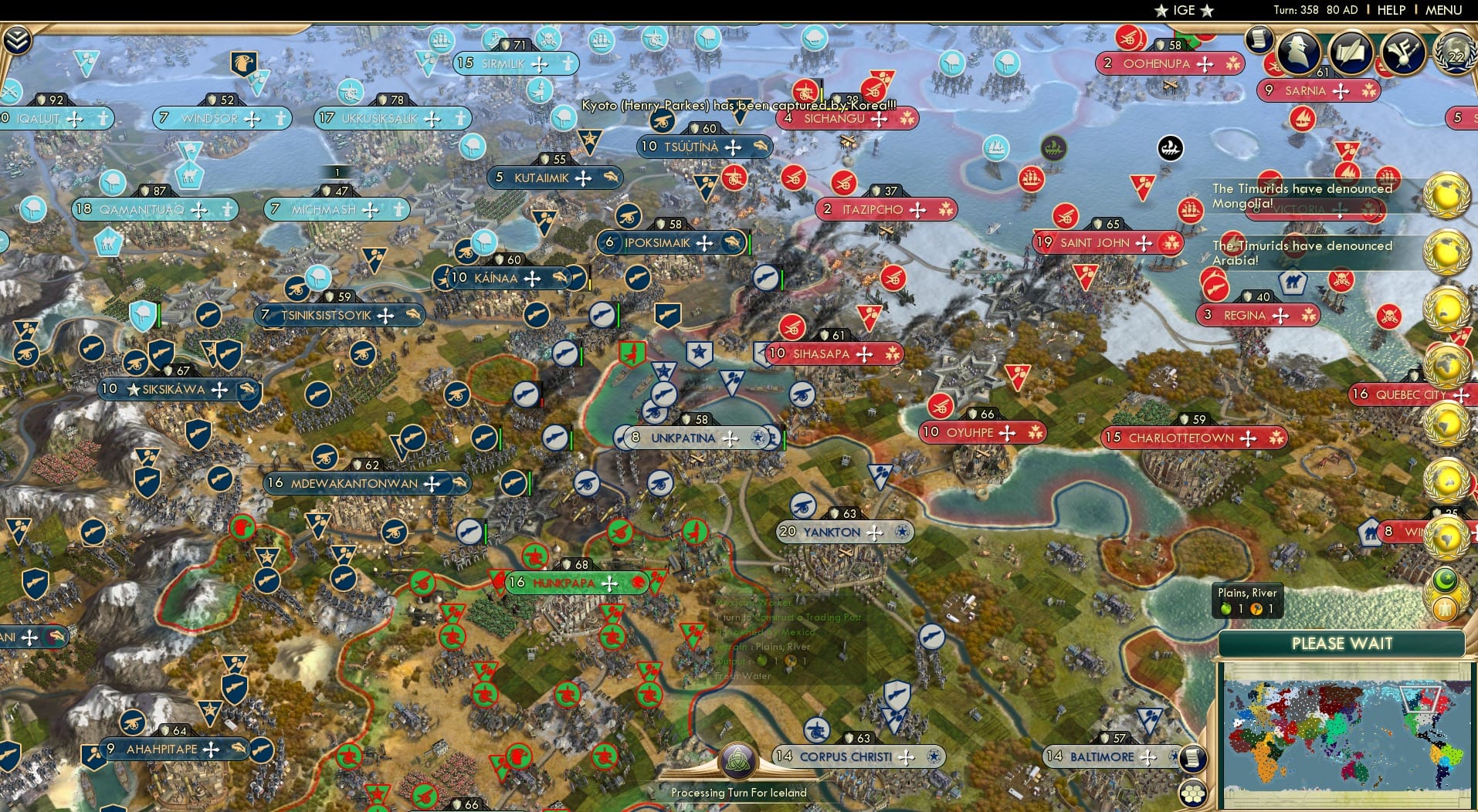The height and width of the screenshot is (812, 1478).
Task: Click the PLEASE WAIT banner
Action: click(x=1343, y=643)
